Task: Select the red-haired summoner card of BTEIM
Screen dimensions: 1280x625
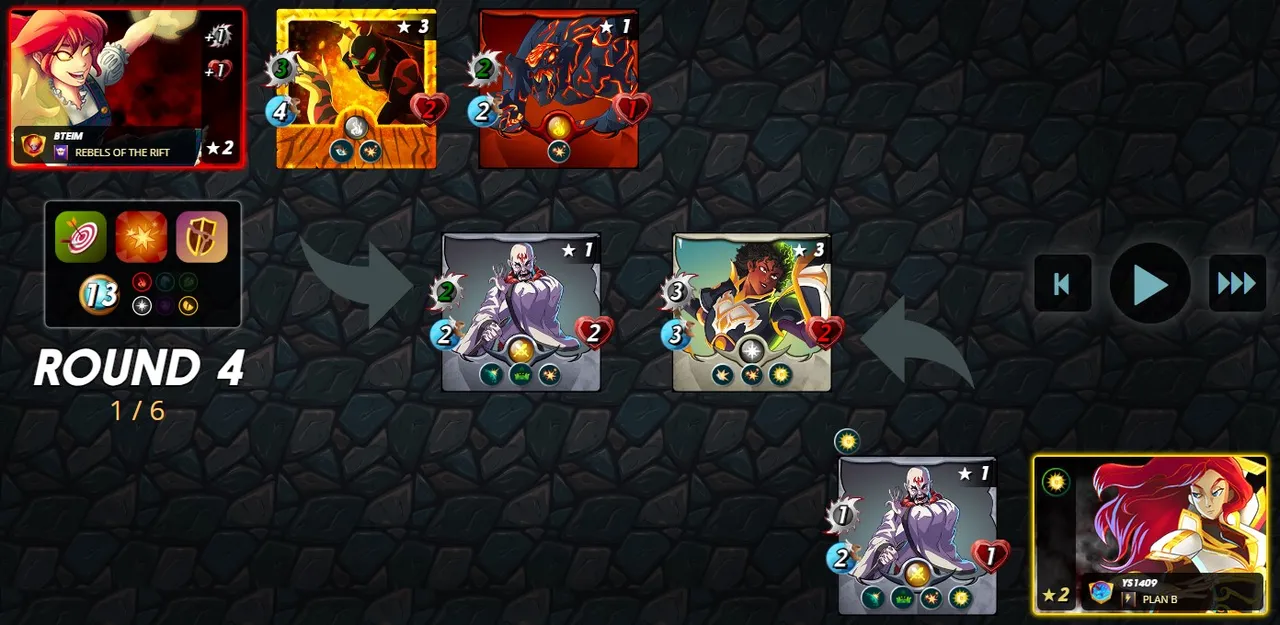Action: click(x=127, y=87)
